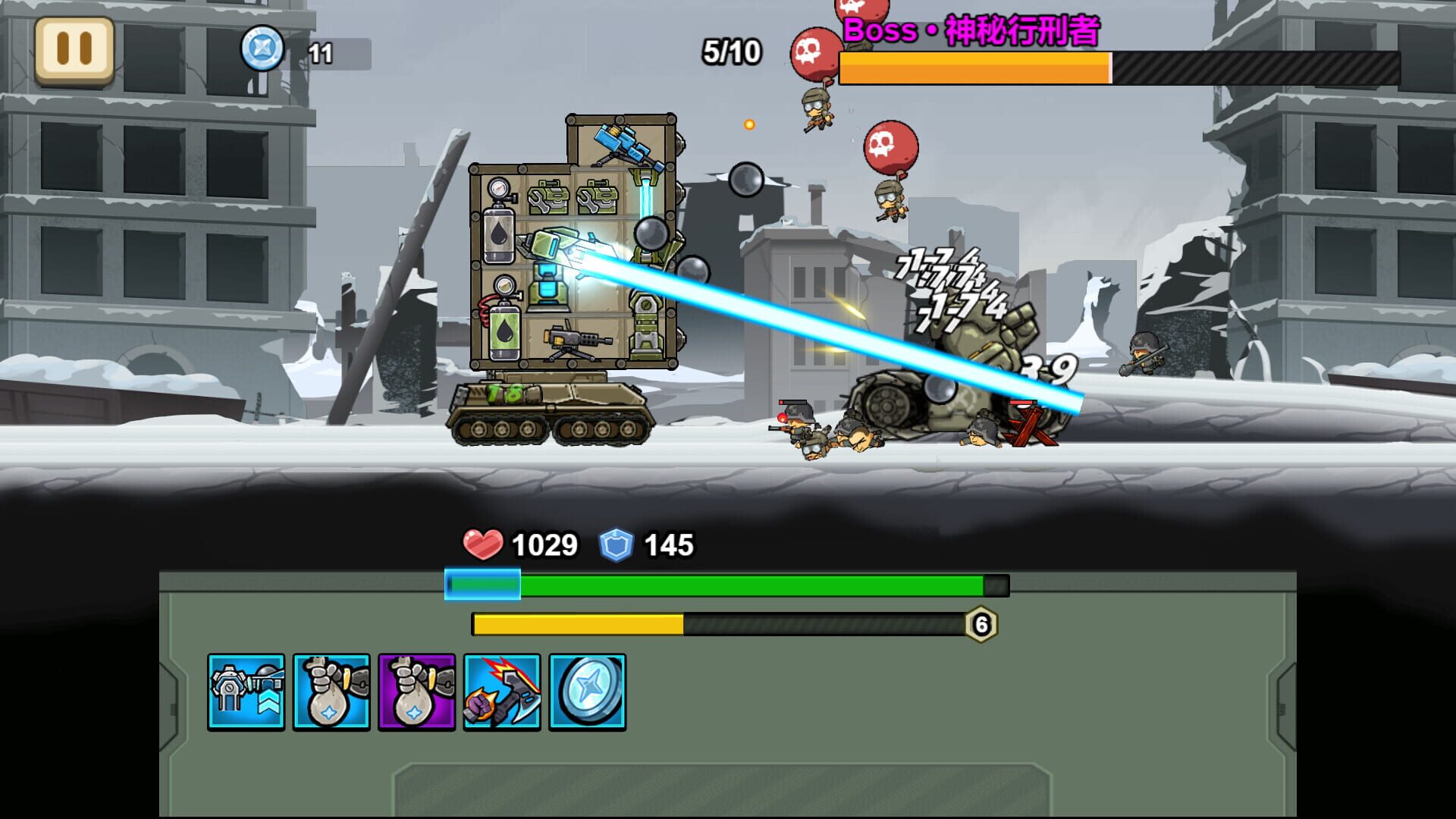
Task: Trigger the flaming axe attack skill
Action: coord(503,692)
